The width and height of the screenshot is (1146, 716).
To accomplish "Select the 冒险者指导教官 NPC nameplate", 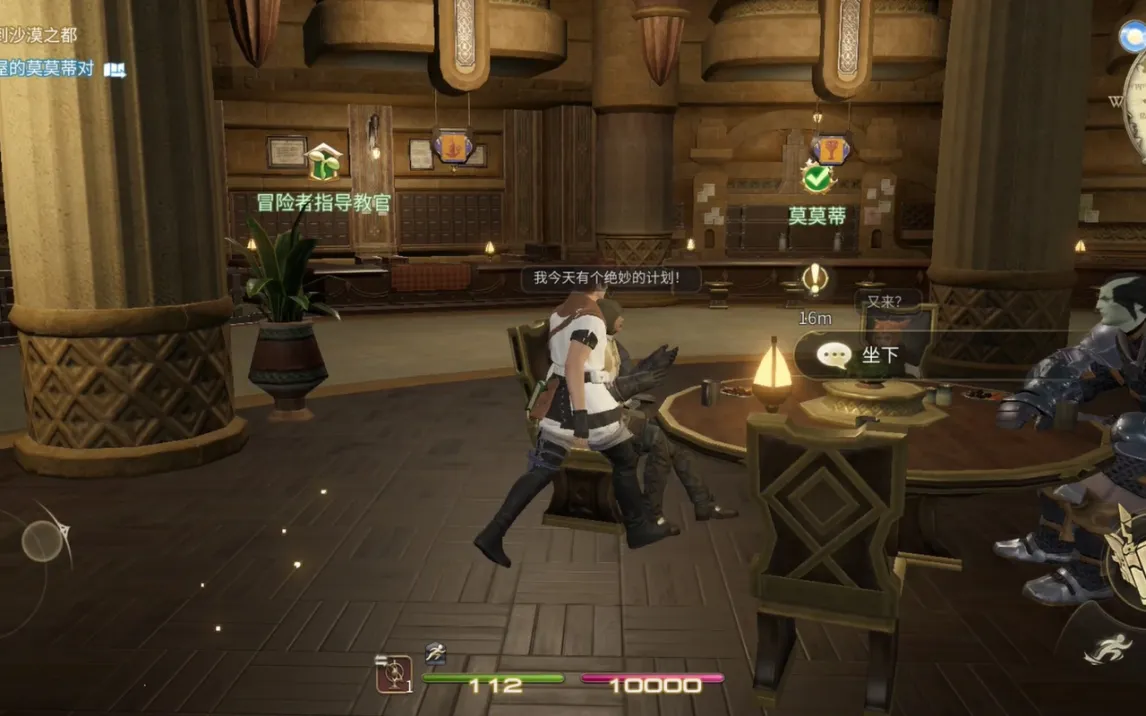I will point(324,203).
